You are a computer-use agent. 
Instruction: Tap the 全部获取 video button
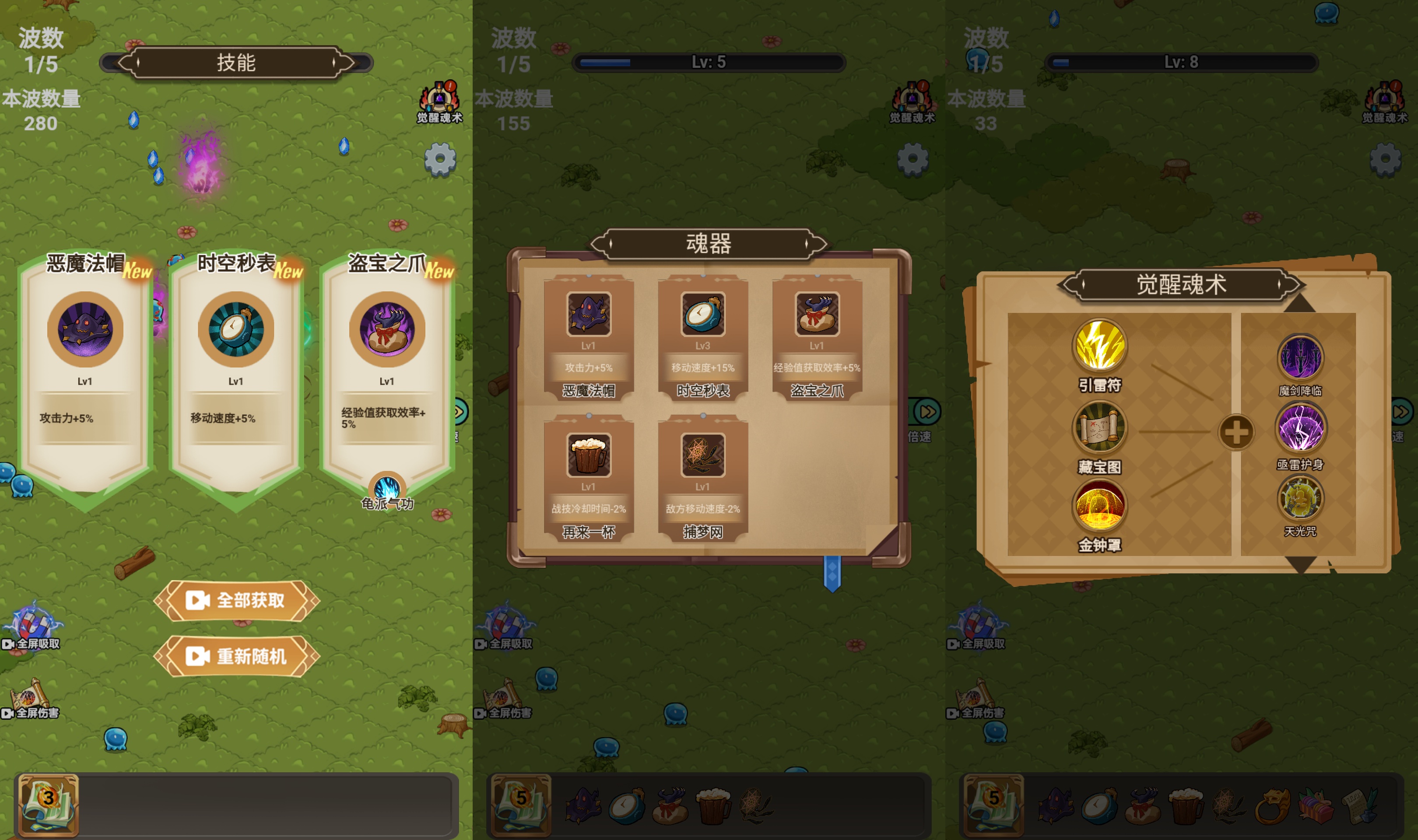click(x=237, y=601)
